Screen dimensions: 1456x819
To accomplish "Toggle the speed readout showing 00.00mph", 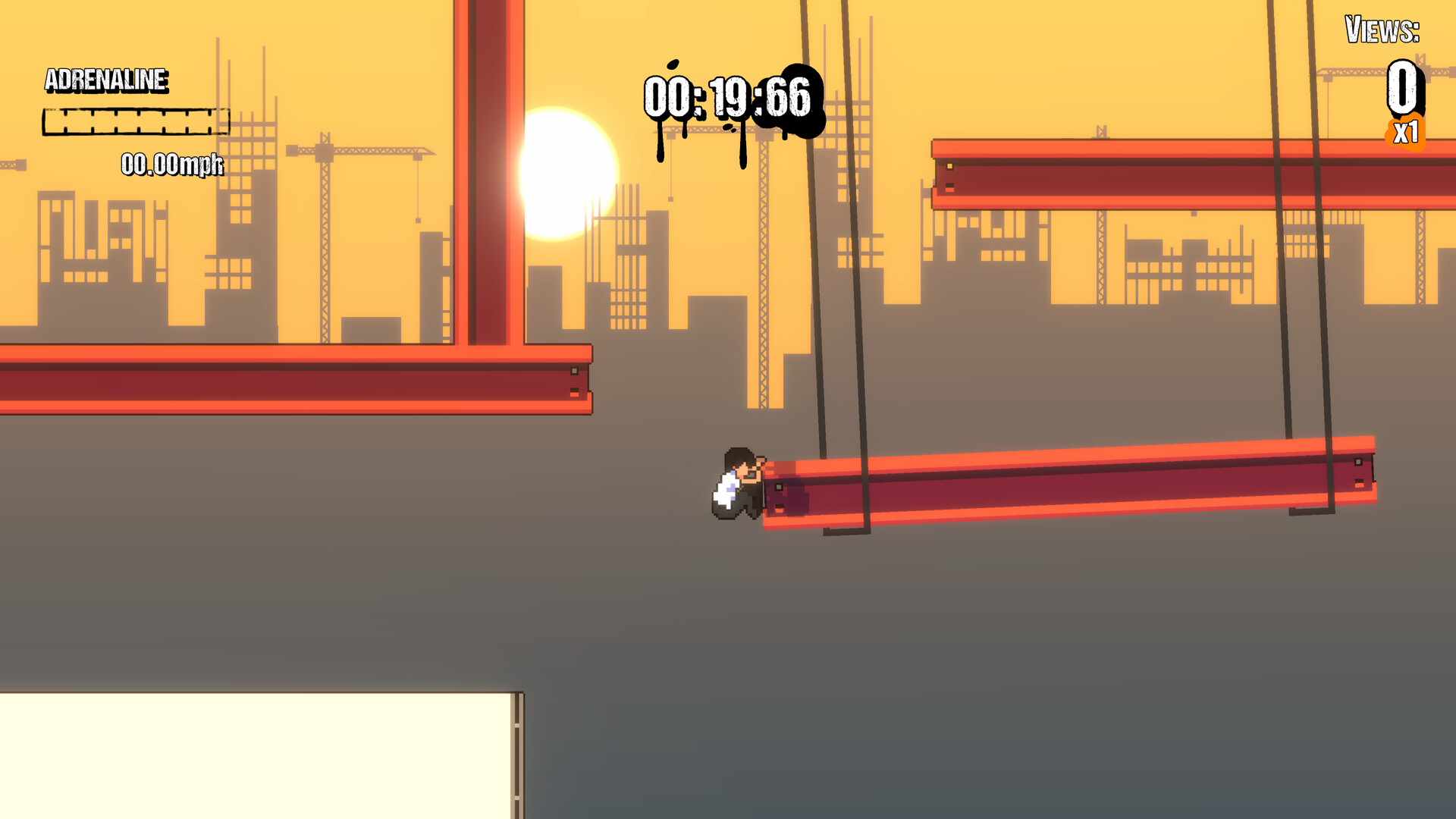I will pos(171,163).
